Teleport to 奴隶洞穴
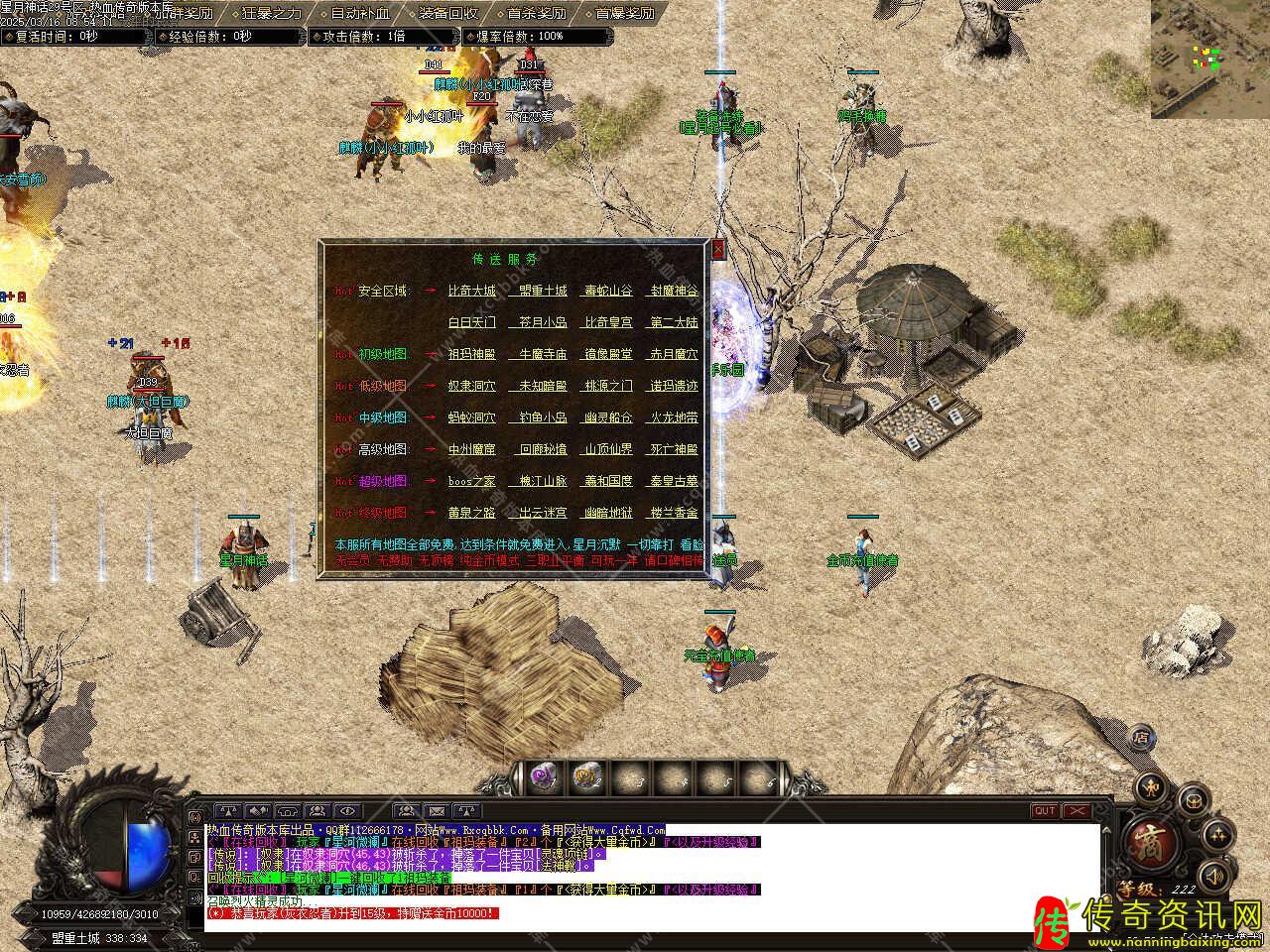This screenshot has width=1270, height=952. coord(471,386)
